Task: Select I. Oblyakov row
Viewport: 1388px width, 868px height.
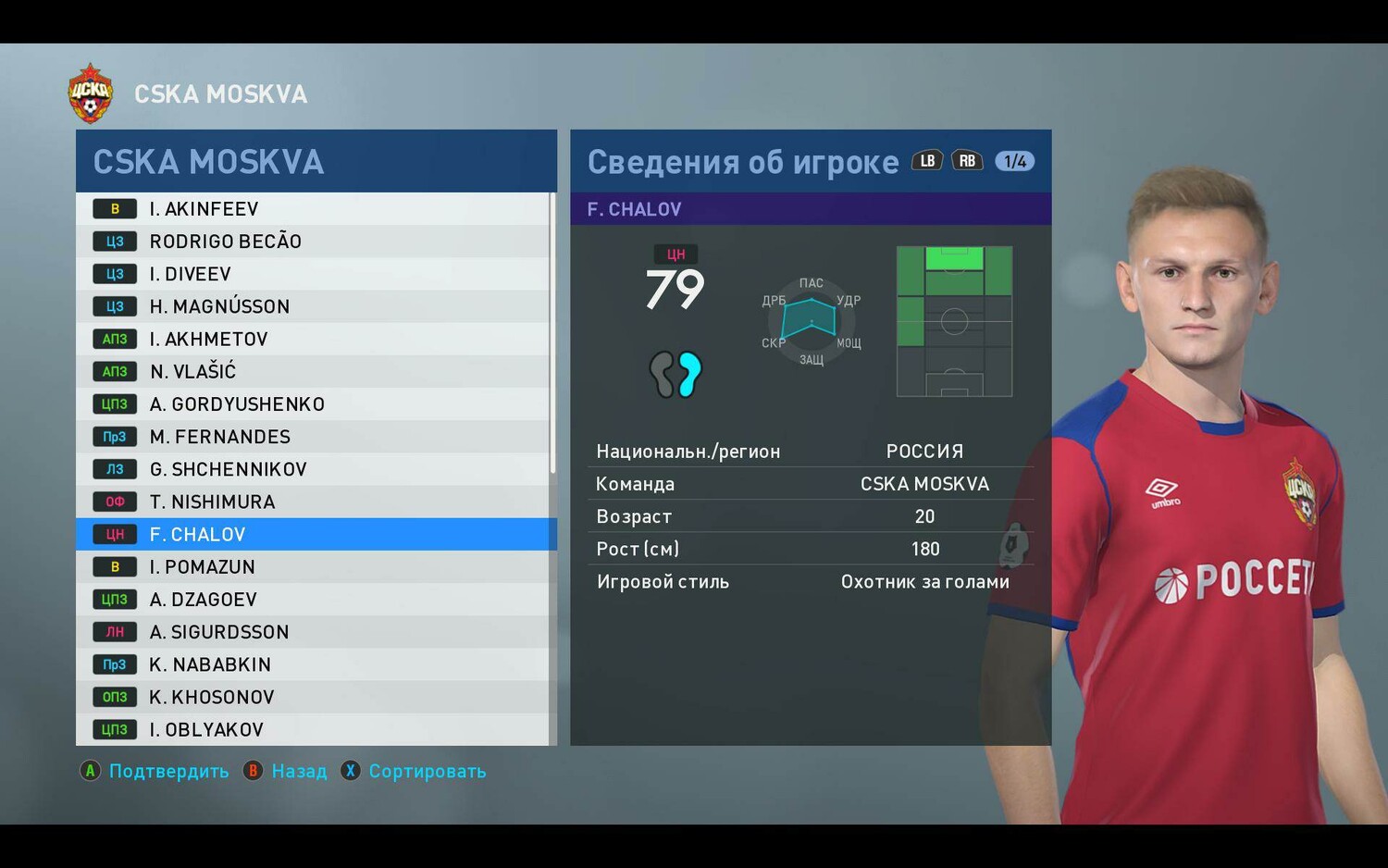Action: [315, 729]
